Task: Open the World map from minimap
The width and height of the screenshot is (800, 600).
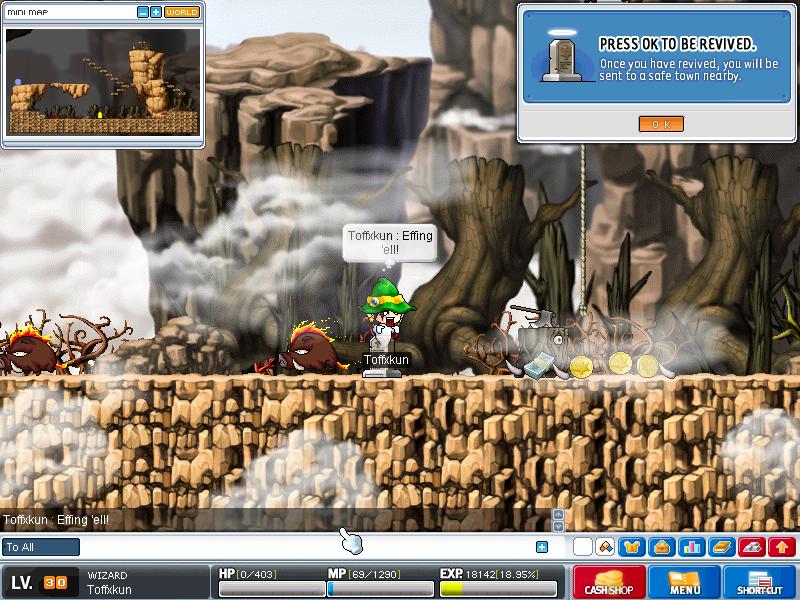Action: (181, 12)
